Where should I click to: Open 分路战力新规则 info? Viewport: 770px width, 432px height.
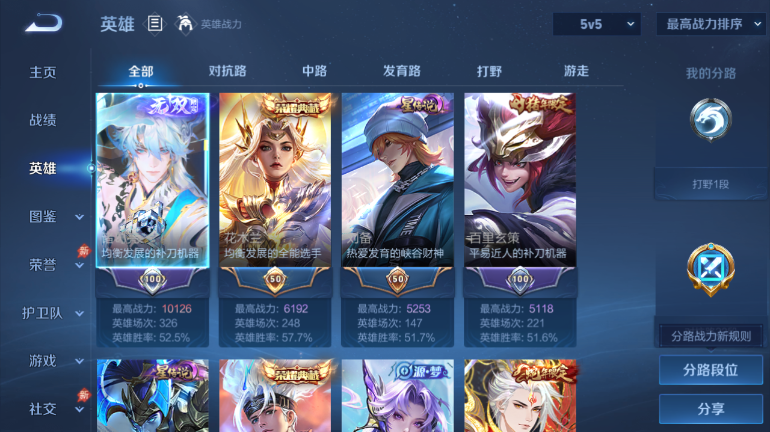[711, 336]
